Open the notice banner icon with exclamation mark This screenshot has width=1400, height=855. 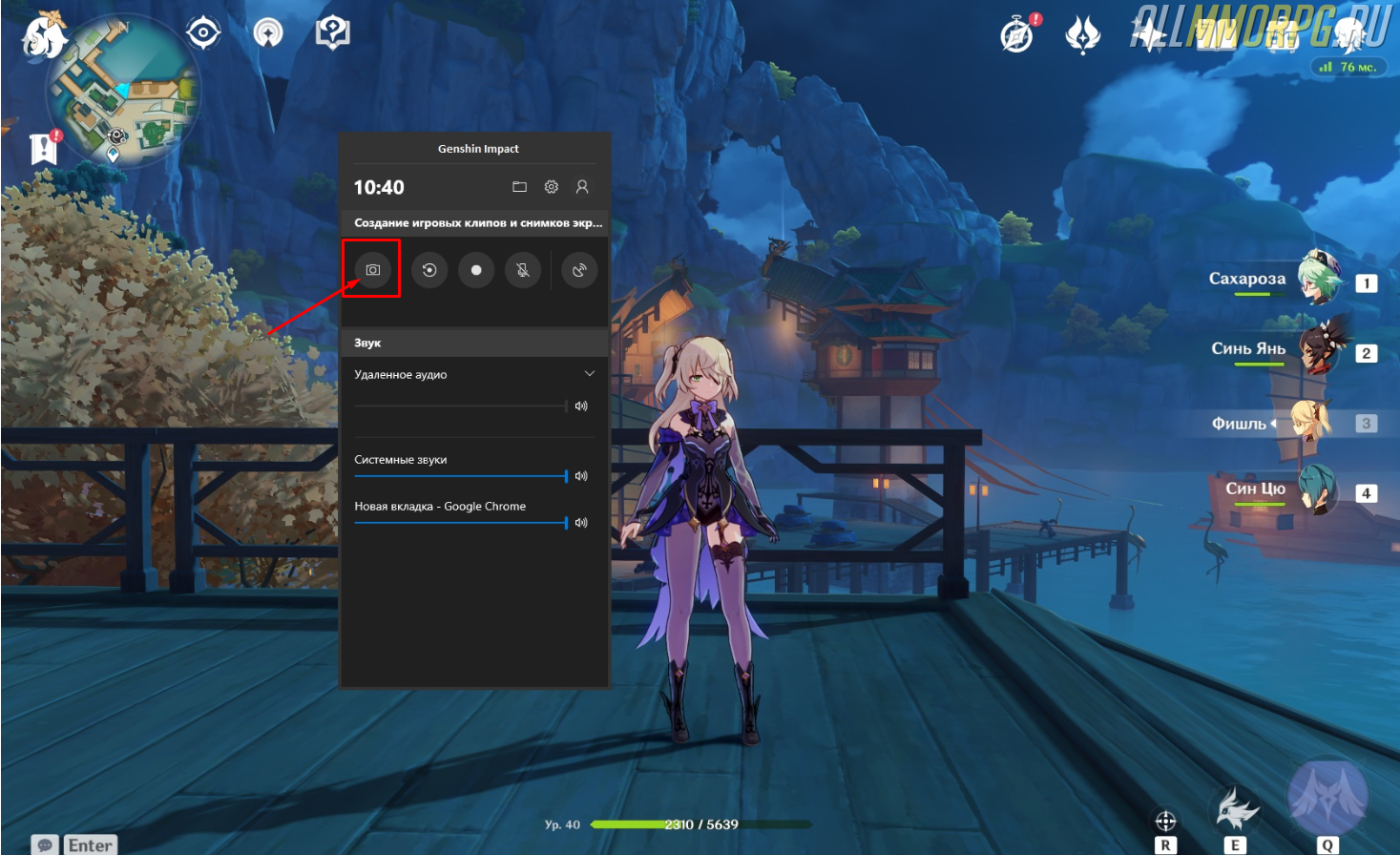pos(44,148)
